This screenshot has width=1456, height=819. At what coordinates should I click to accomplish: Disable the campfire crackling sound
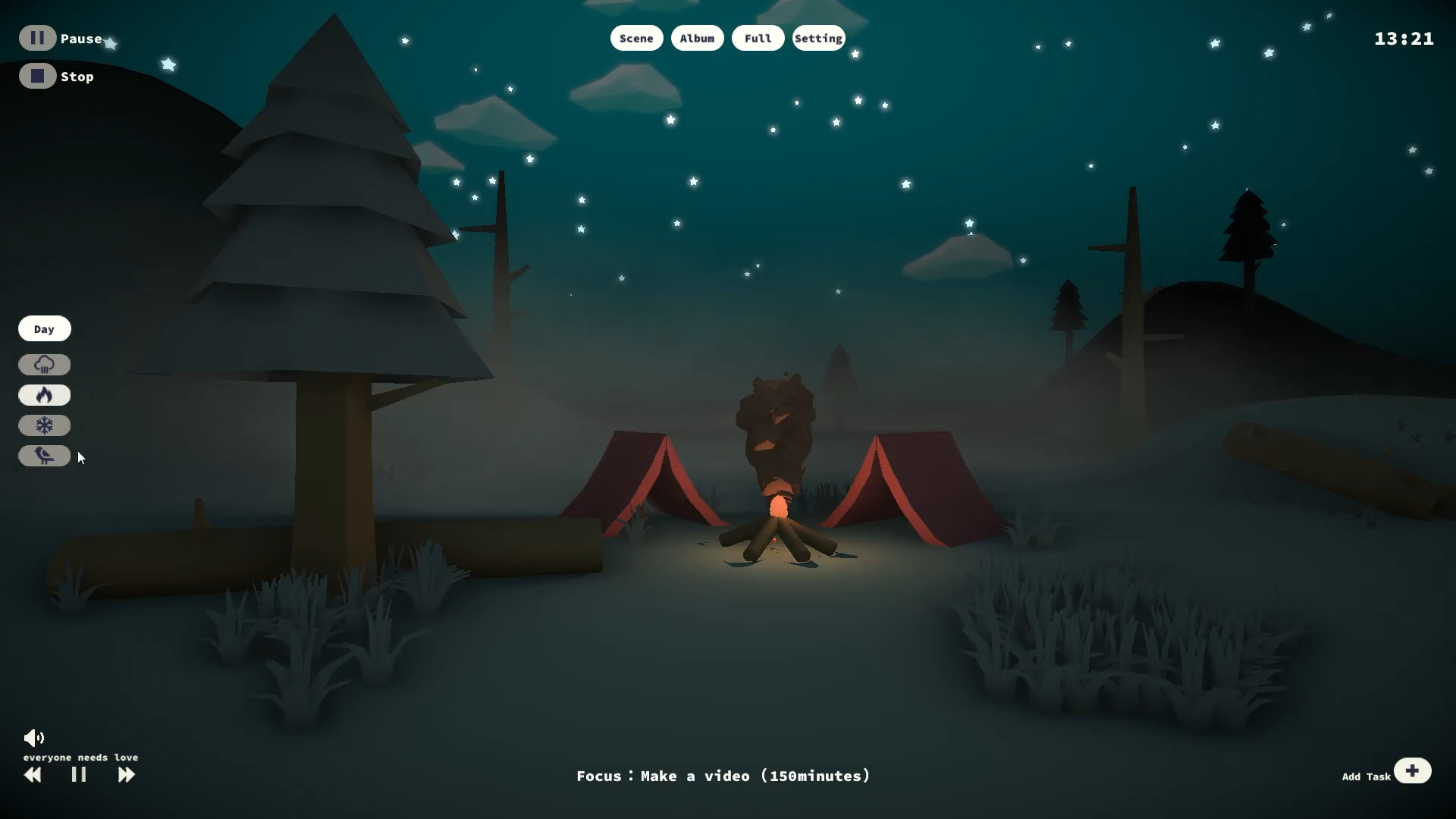pyautogui.click(x=44, y=395)
